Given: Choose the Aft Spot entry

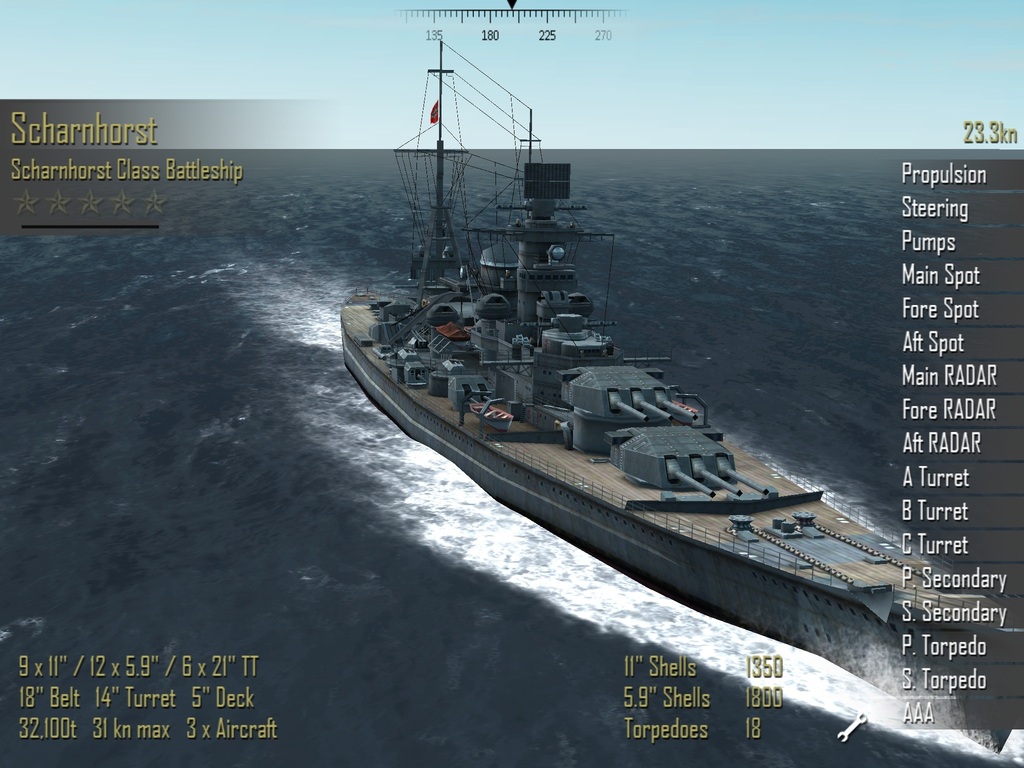Looking at the screenshot, I should click(x=932, y=343).
